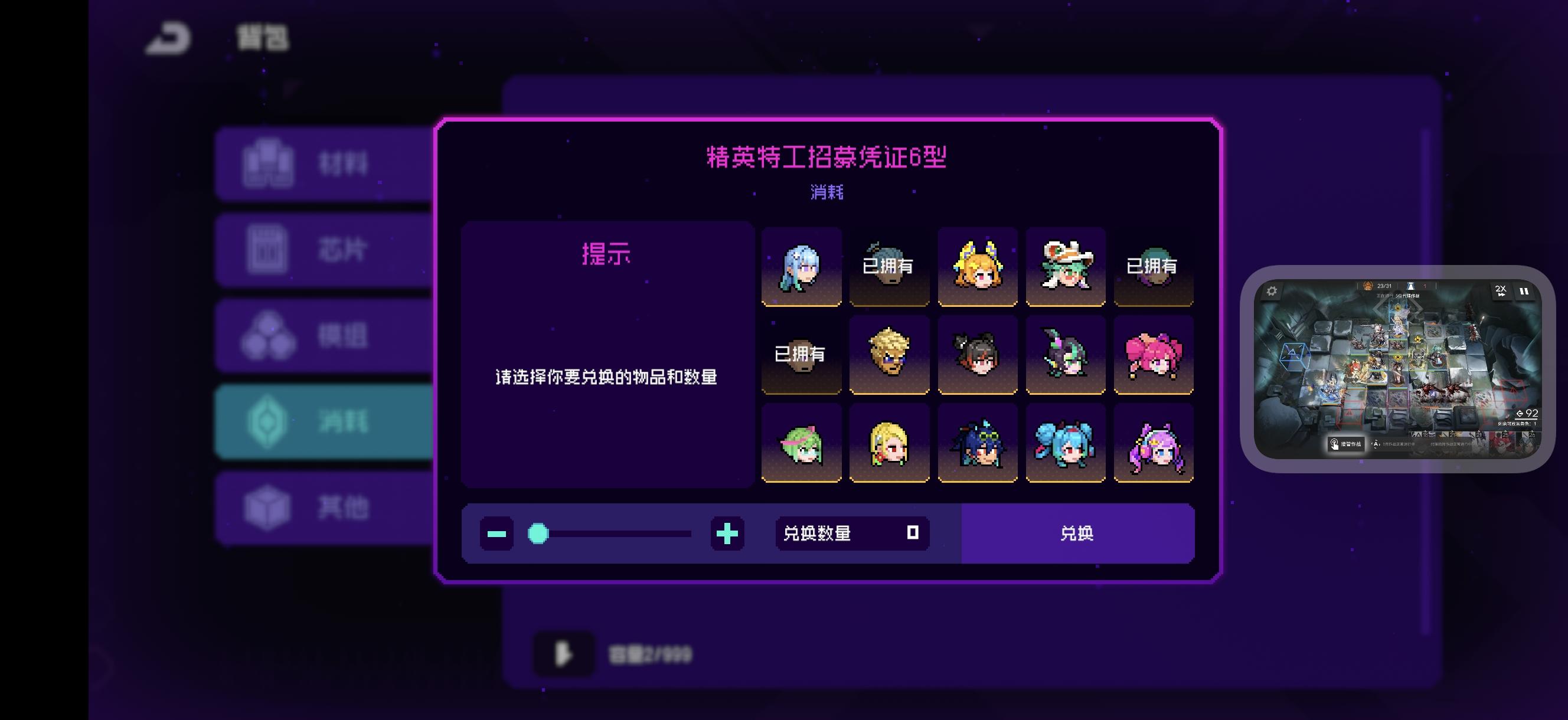Switch to the 消耗 consumables tab
This screenshot has width=1568, height=720.
268,421
